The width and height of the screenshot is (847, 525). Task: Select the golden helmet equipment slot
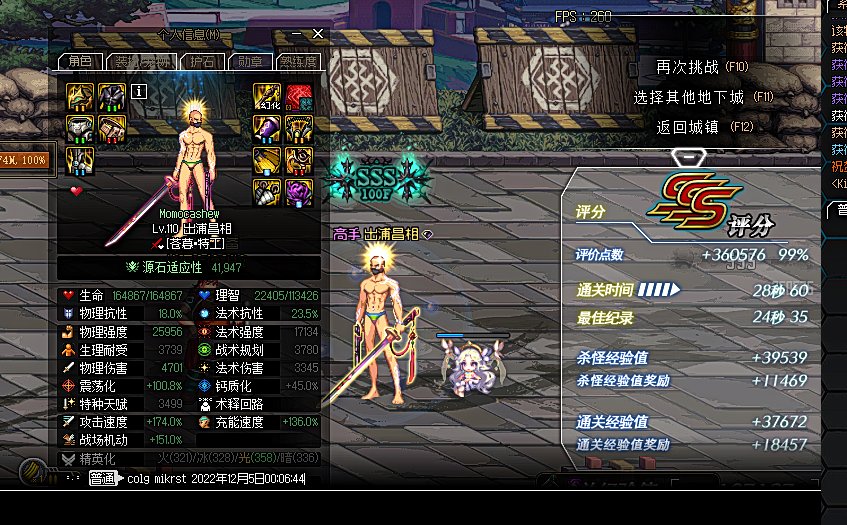click(80, 97)
